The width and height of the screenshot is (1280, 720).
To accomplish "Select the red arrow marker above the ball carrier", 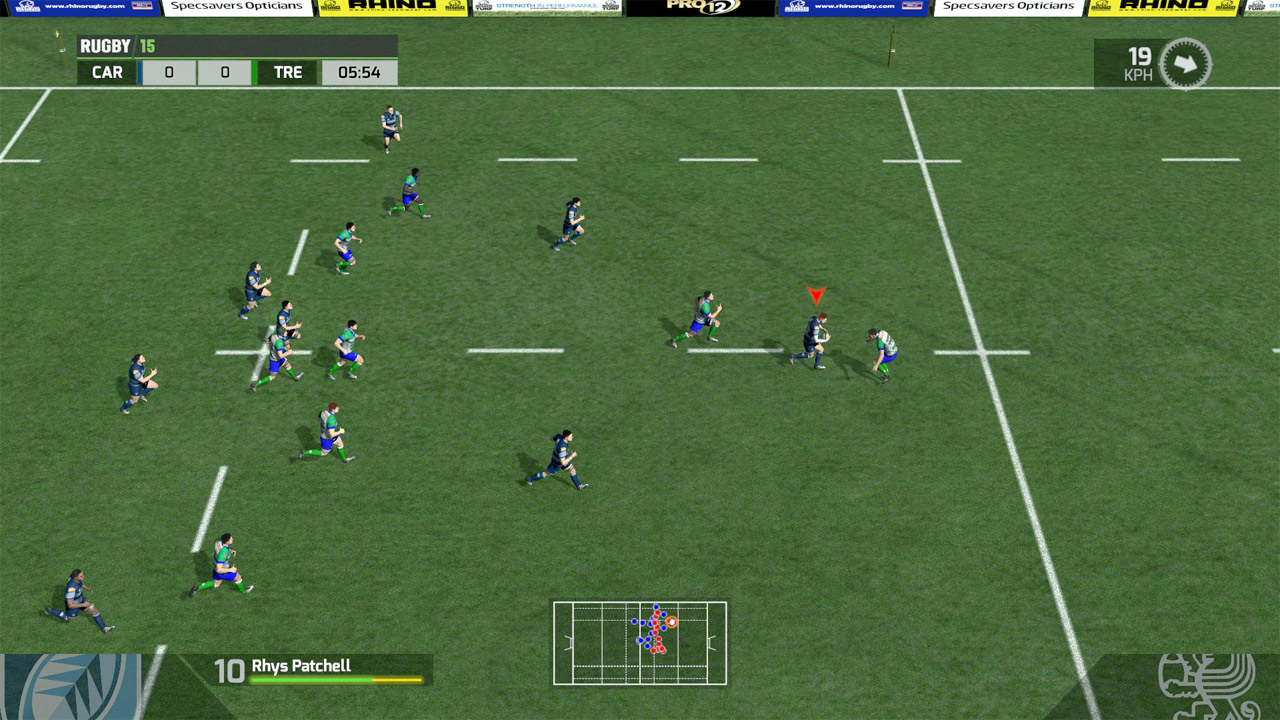I will [x=817, y=295].
